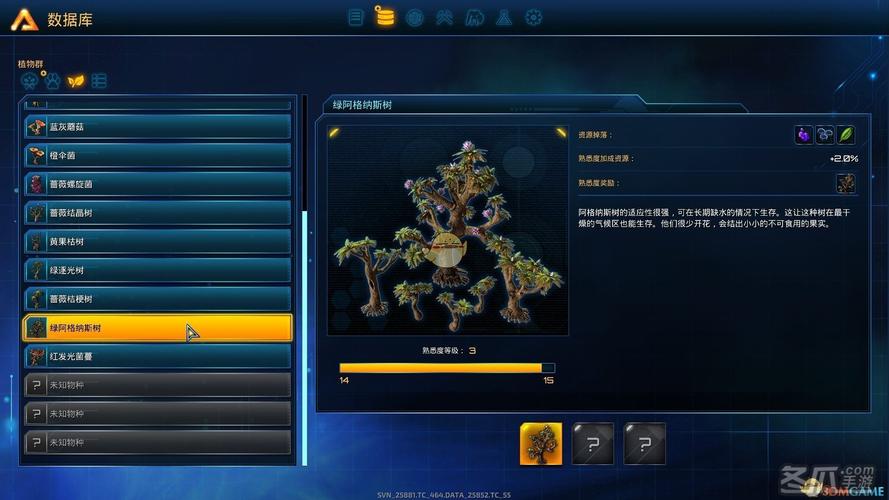Viewport: 889px width, 500px height.
Task: Click the green leaf resource drop icon
Action: pos(846,134)
